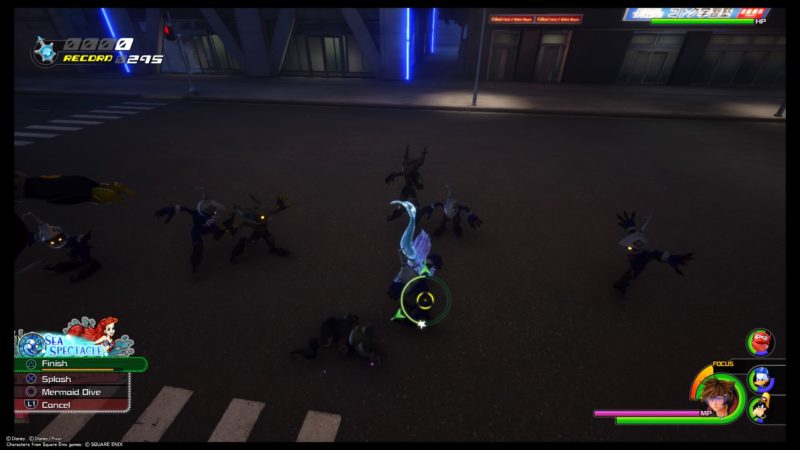This screenshot has height=450, width=800.
Task: Click the Sea Spectacle Ariel banner
Action: [x=70, y=338]
